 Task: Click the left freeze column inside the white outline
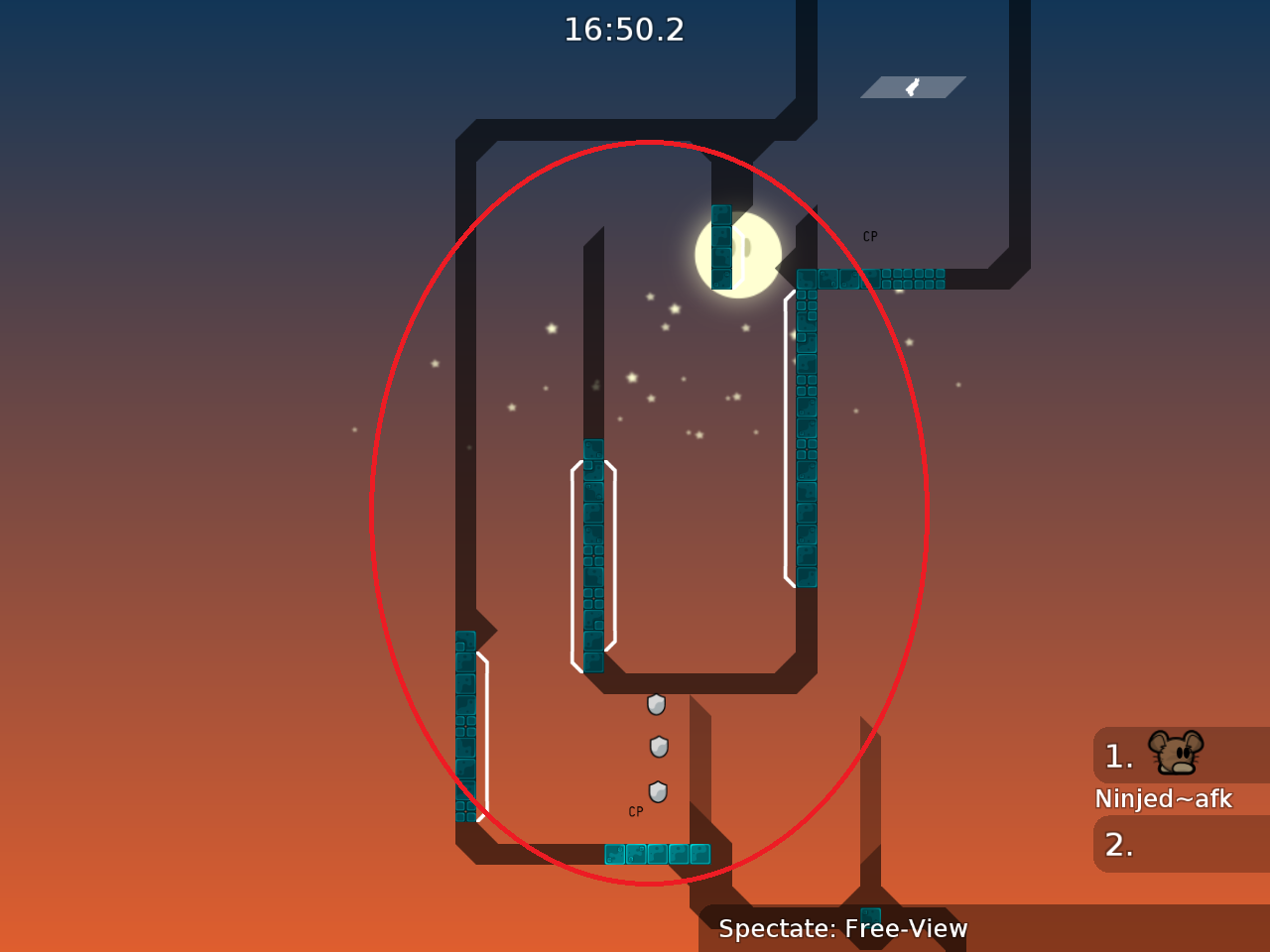tap(465, 724)
